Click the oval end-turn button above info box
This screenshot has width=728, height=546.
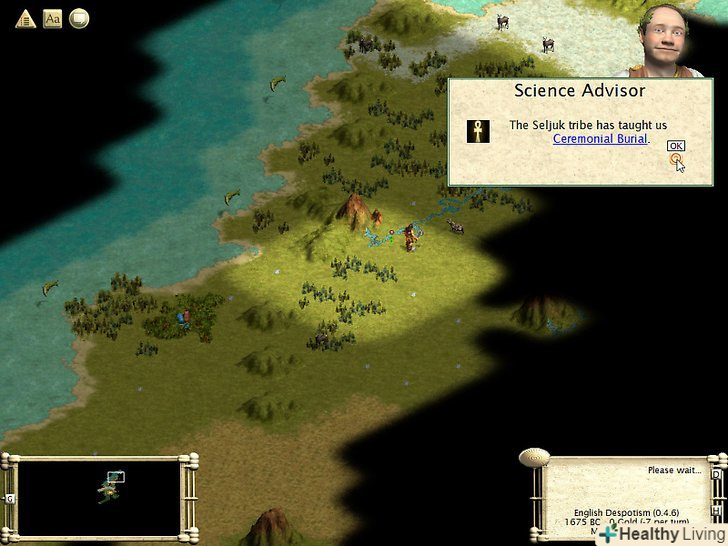533,457
